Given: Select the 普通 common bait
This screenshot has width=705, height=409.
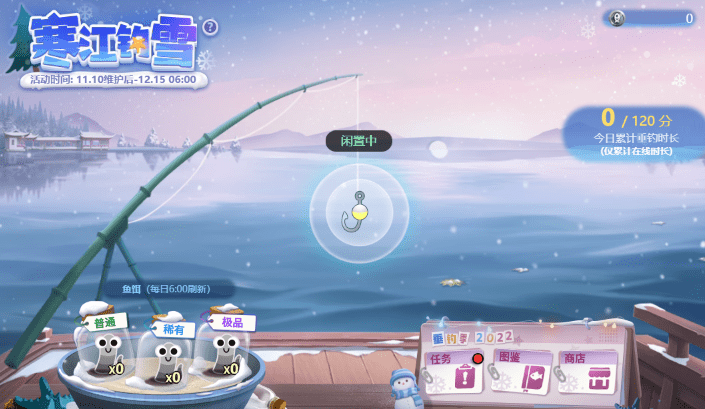Looking at the screenshot, I should (104, 351).
